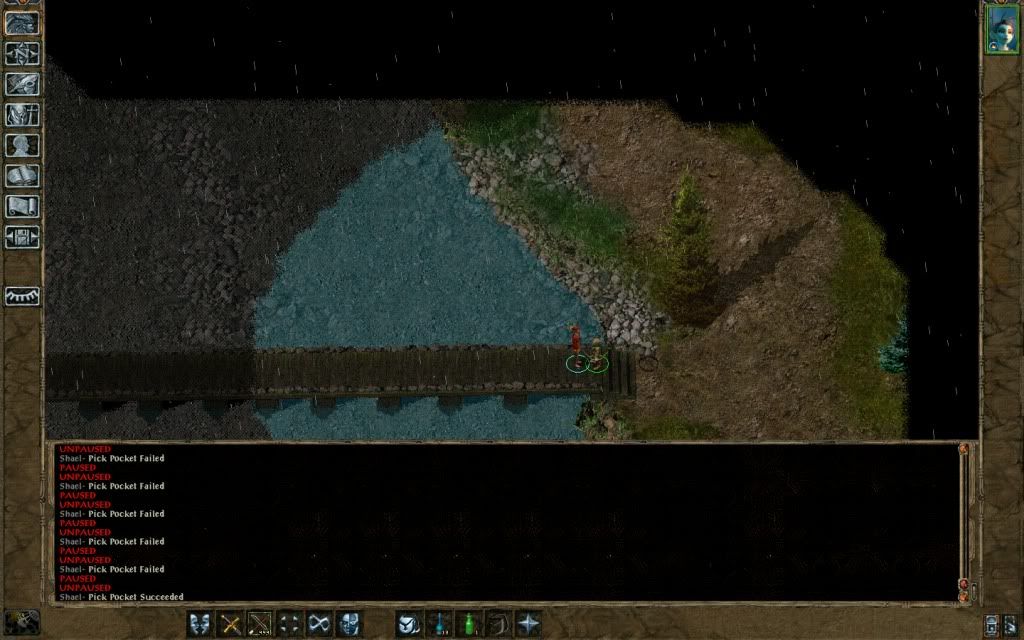Click the clock button in the bottom-left corner

[21, 621]
